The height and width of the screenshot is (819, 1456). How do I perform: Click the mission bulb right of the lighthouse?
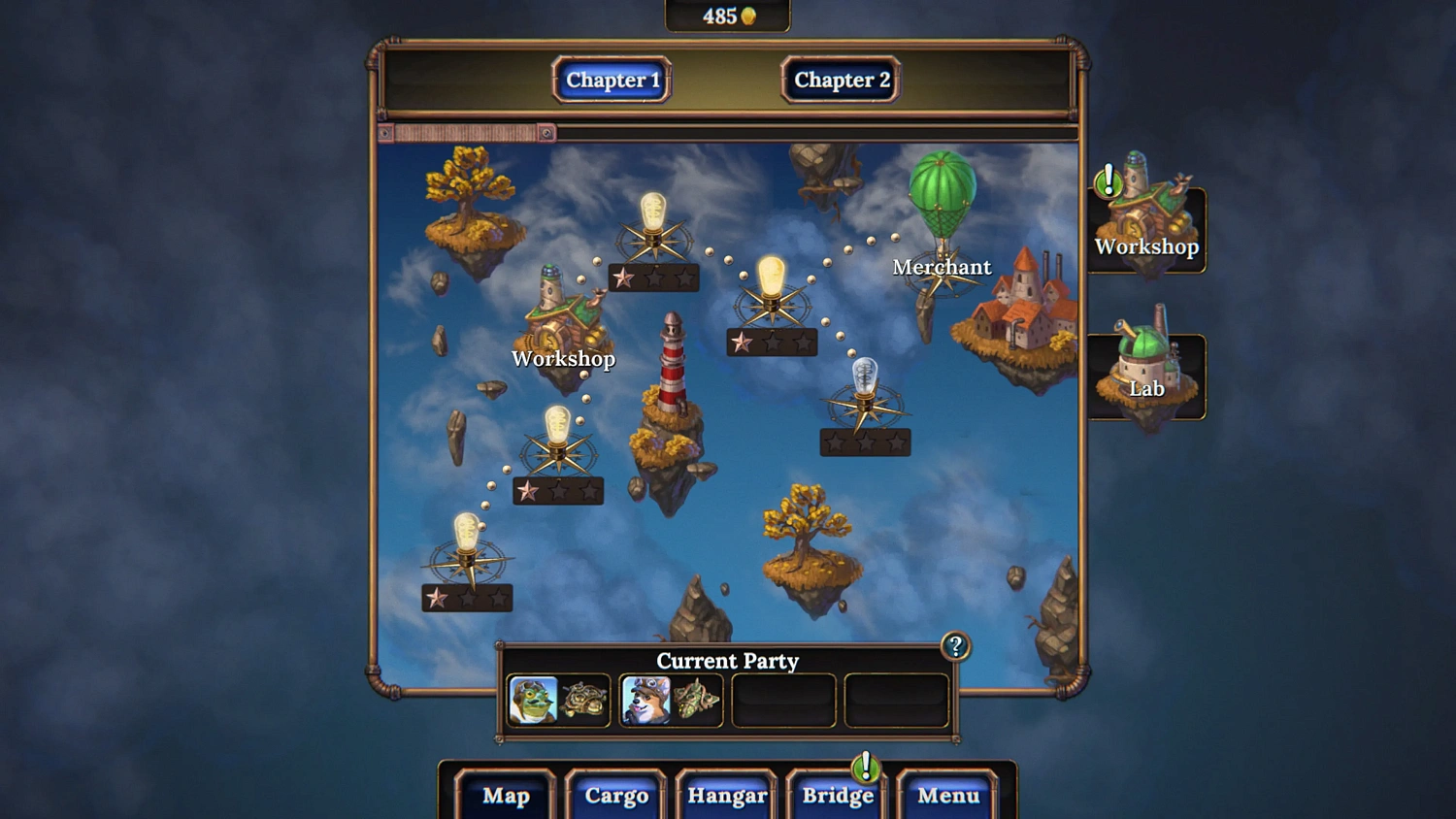click(773, 281)
